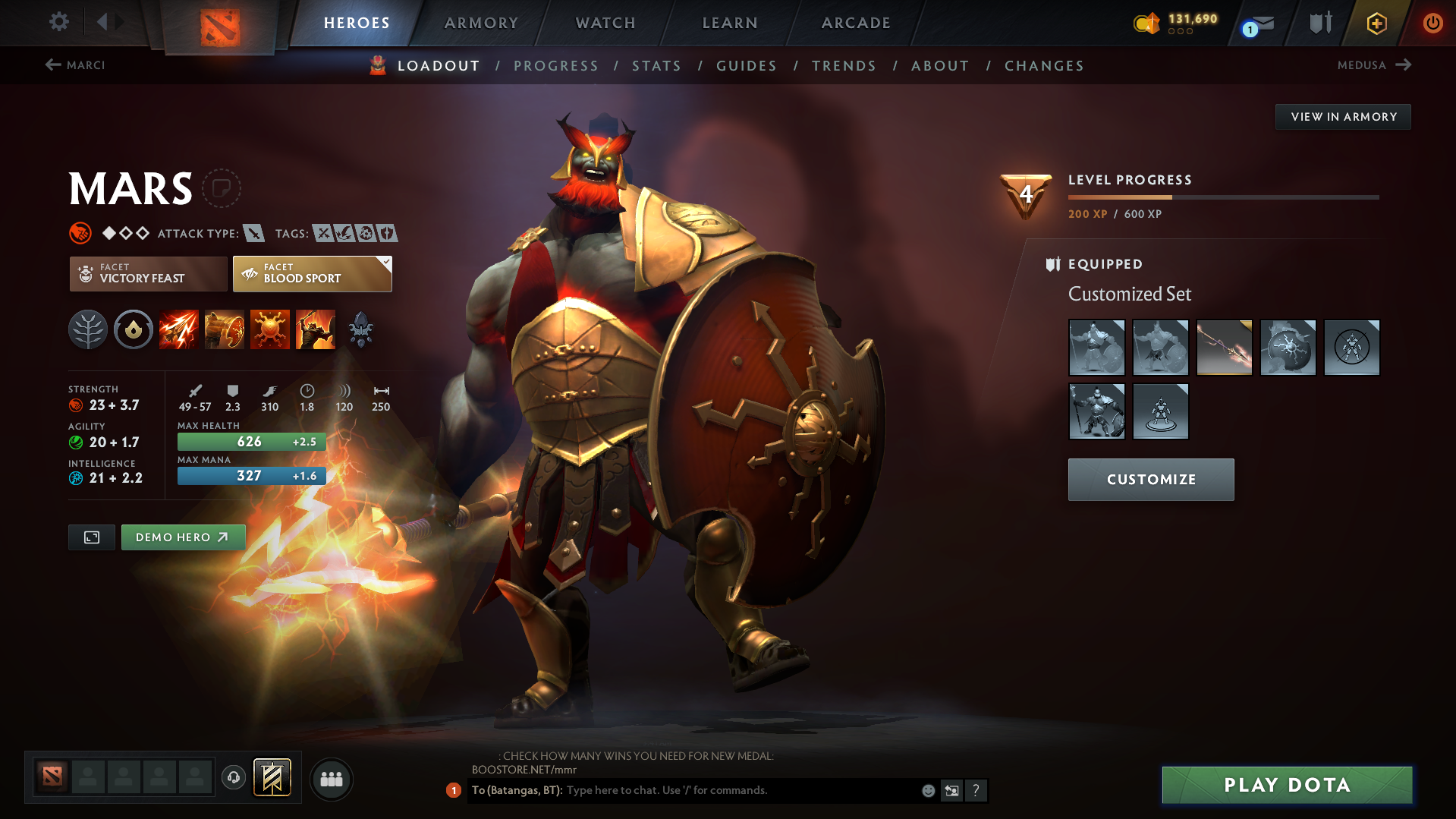Open the emoticon picker in chat

tap(927, 790)
